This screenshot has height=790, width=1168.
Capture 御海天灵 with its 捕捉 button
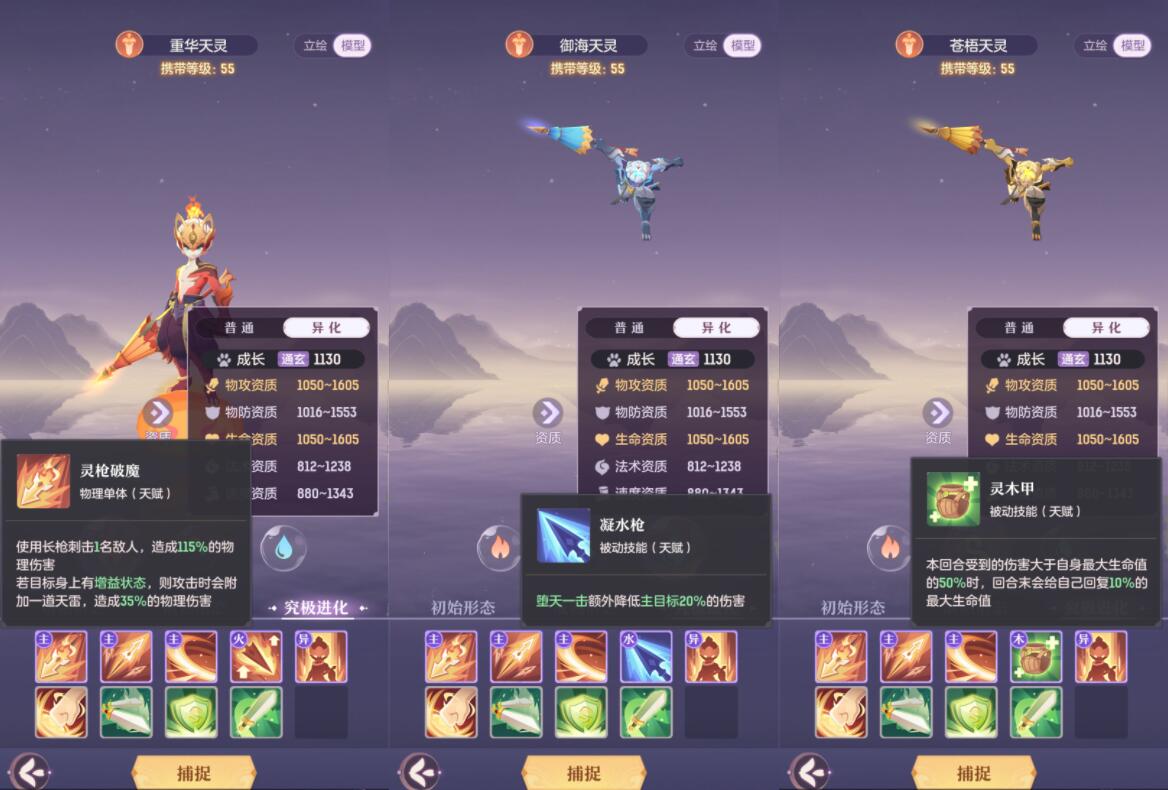[x=584, y=772]
